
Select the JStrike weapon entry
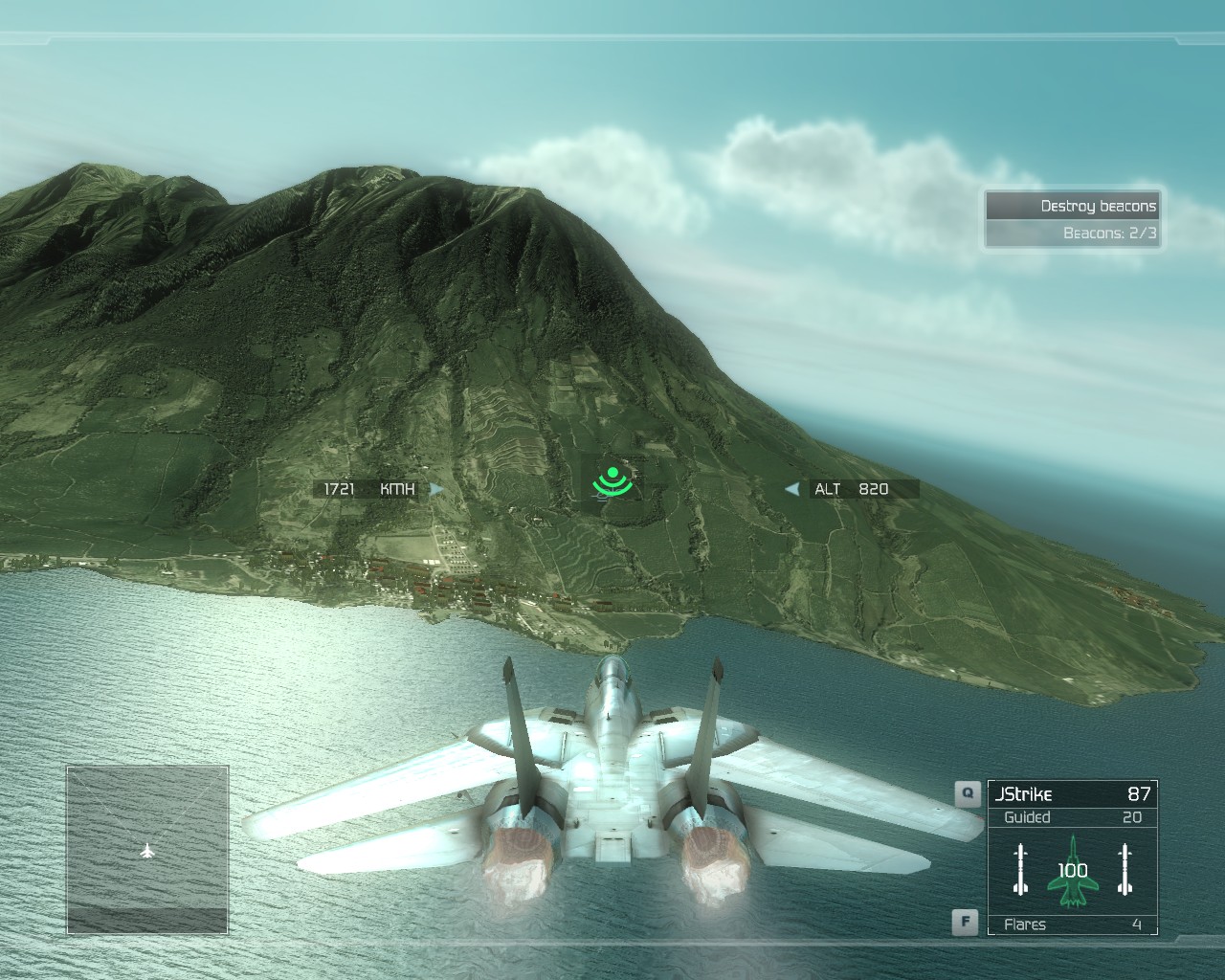1072,793
